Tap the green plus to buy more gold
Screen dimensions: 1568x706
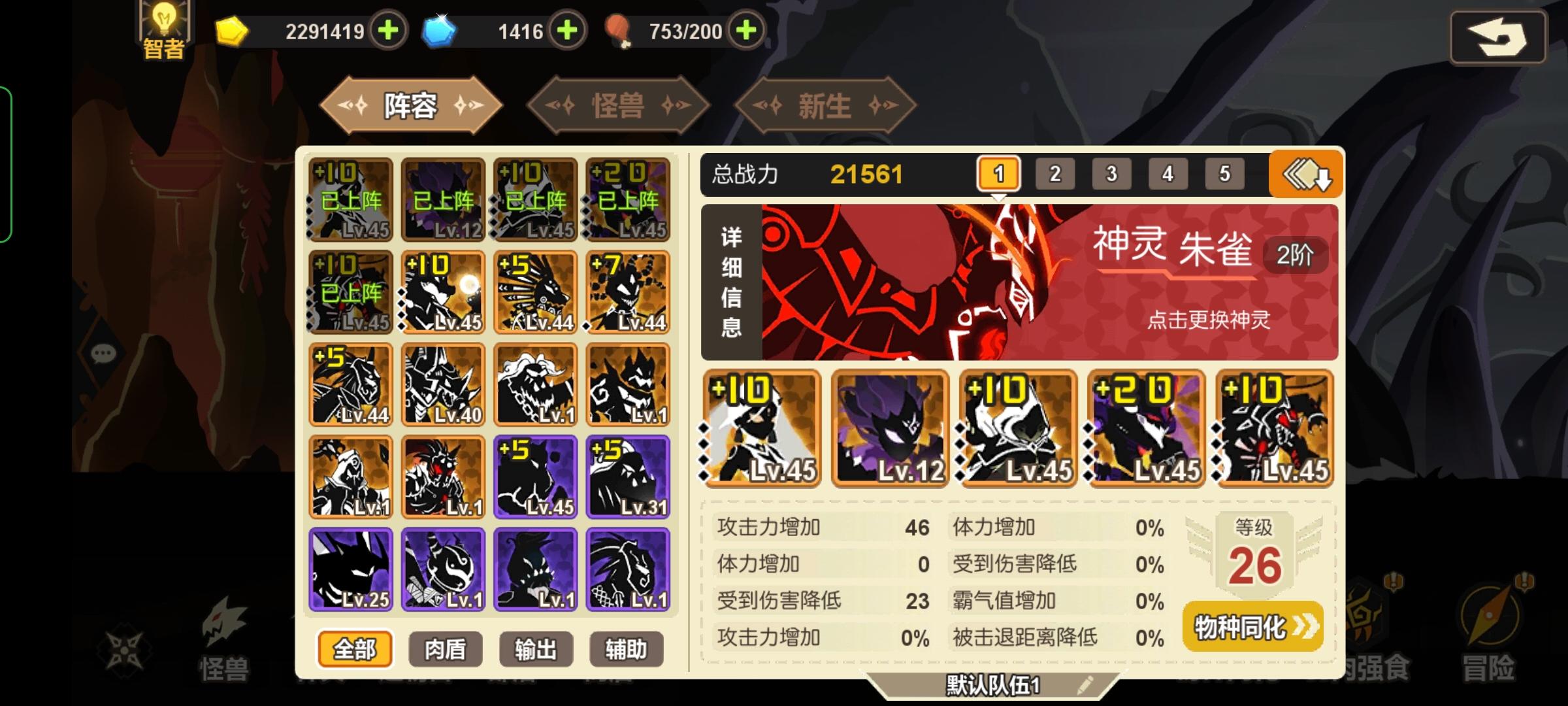[388, 29]
